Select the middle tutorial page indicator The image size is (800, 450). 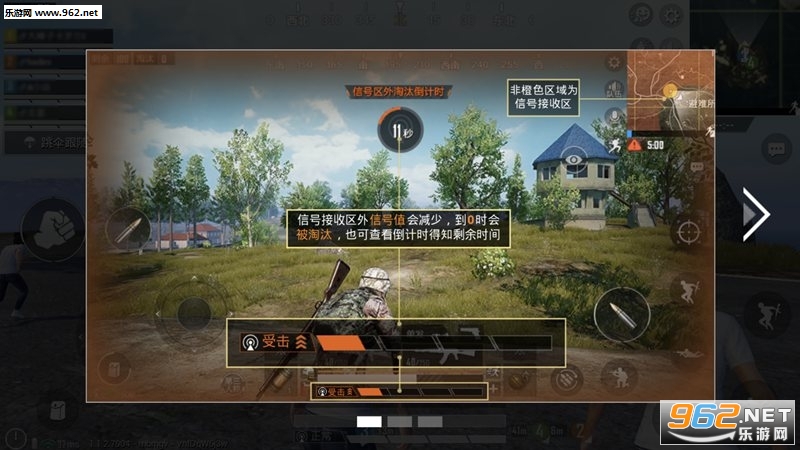(x=399, y=422)
